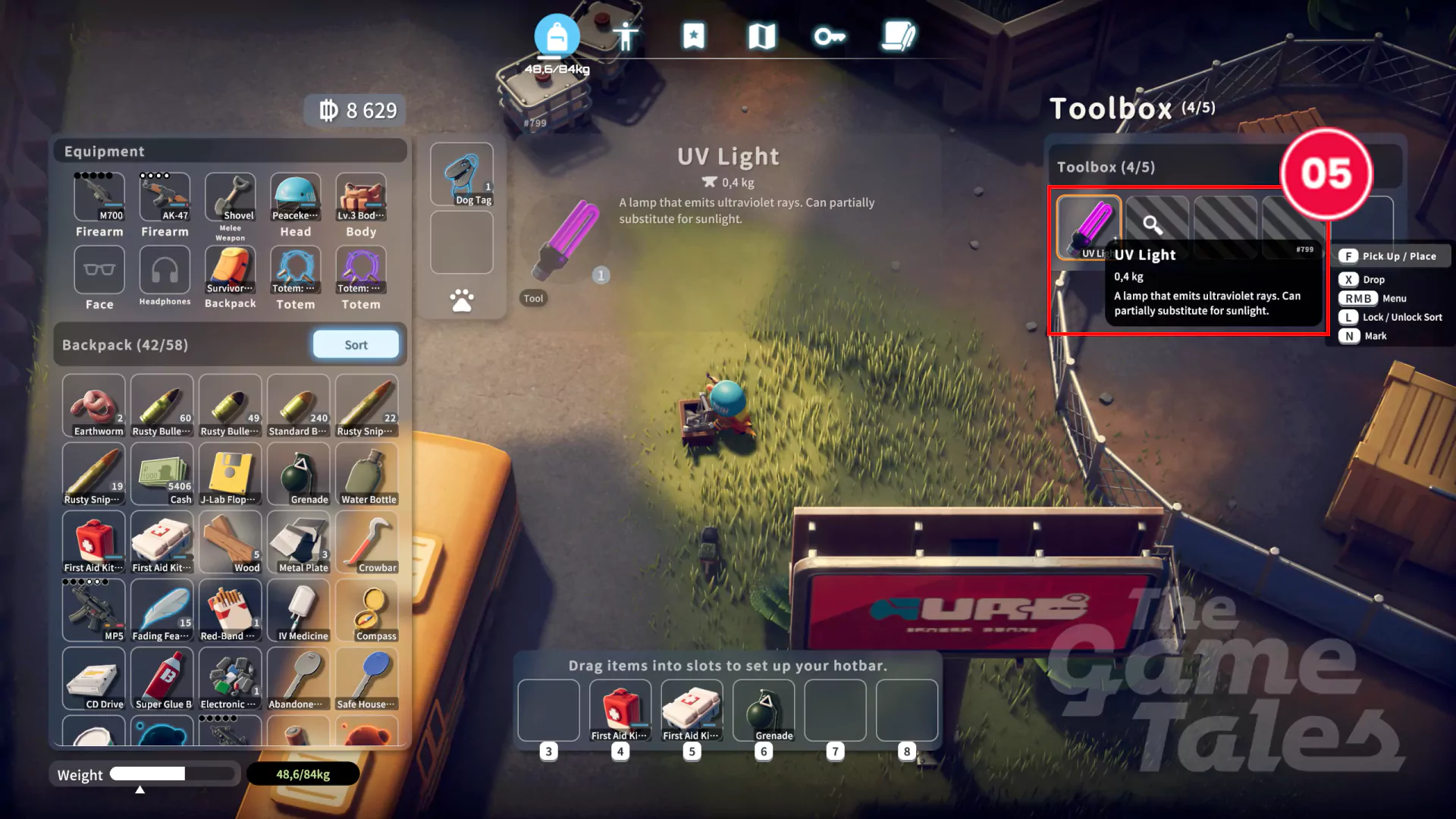Image resolution: width=1456 pixels, height=819 pixels.
Task: Switch to the key tab
Action: [830, 36]
